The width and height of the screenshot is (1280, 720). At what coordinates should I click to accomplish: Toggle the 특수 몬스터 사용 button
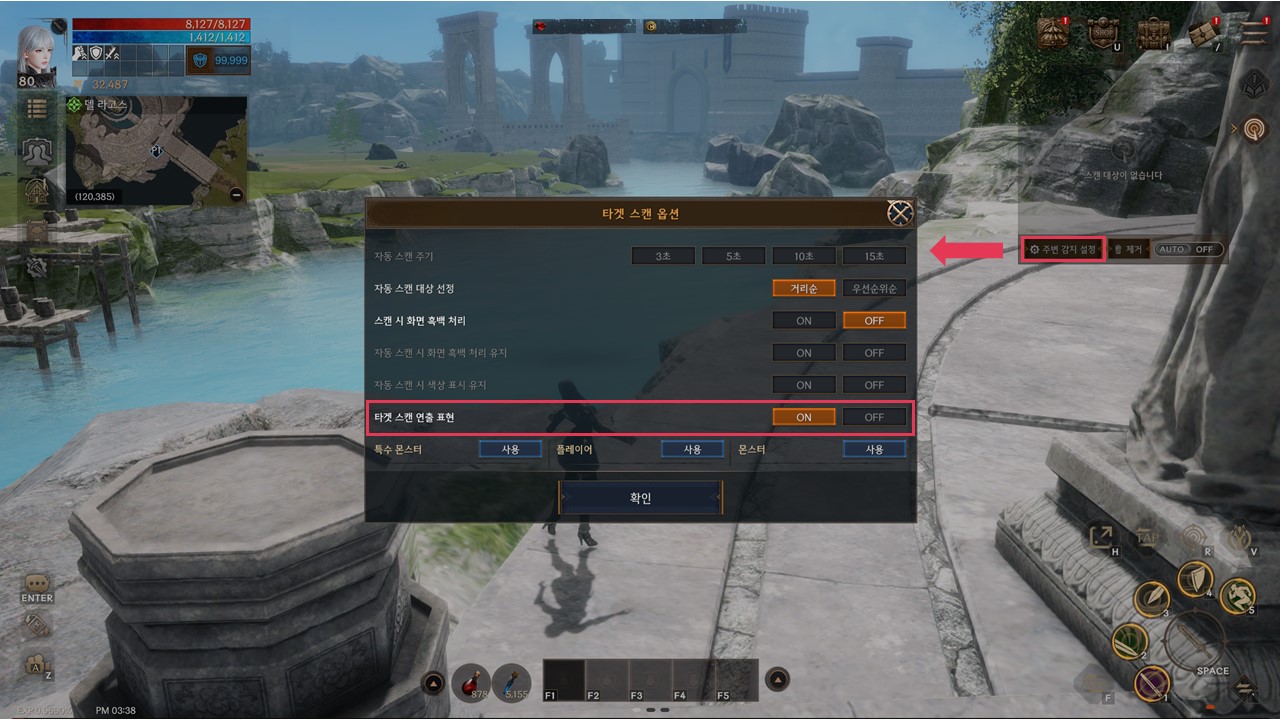510,450
